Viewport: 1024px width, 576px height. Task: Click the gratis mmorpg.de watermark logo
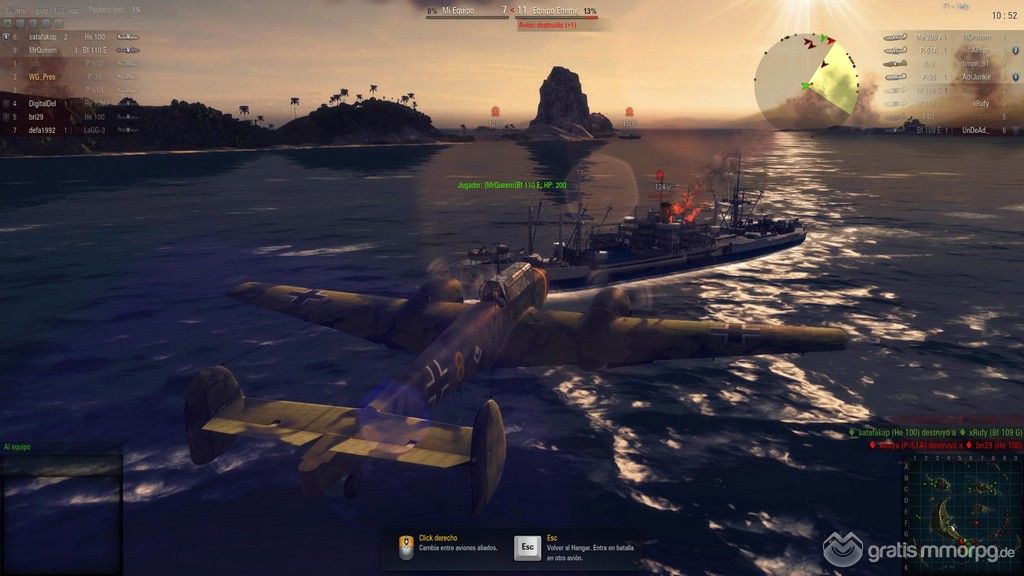tap(919, 549)
